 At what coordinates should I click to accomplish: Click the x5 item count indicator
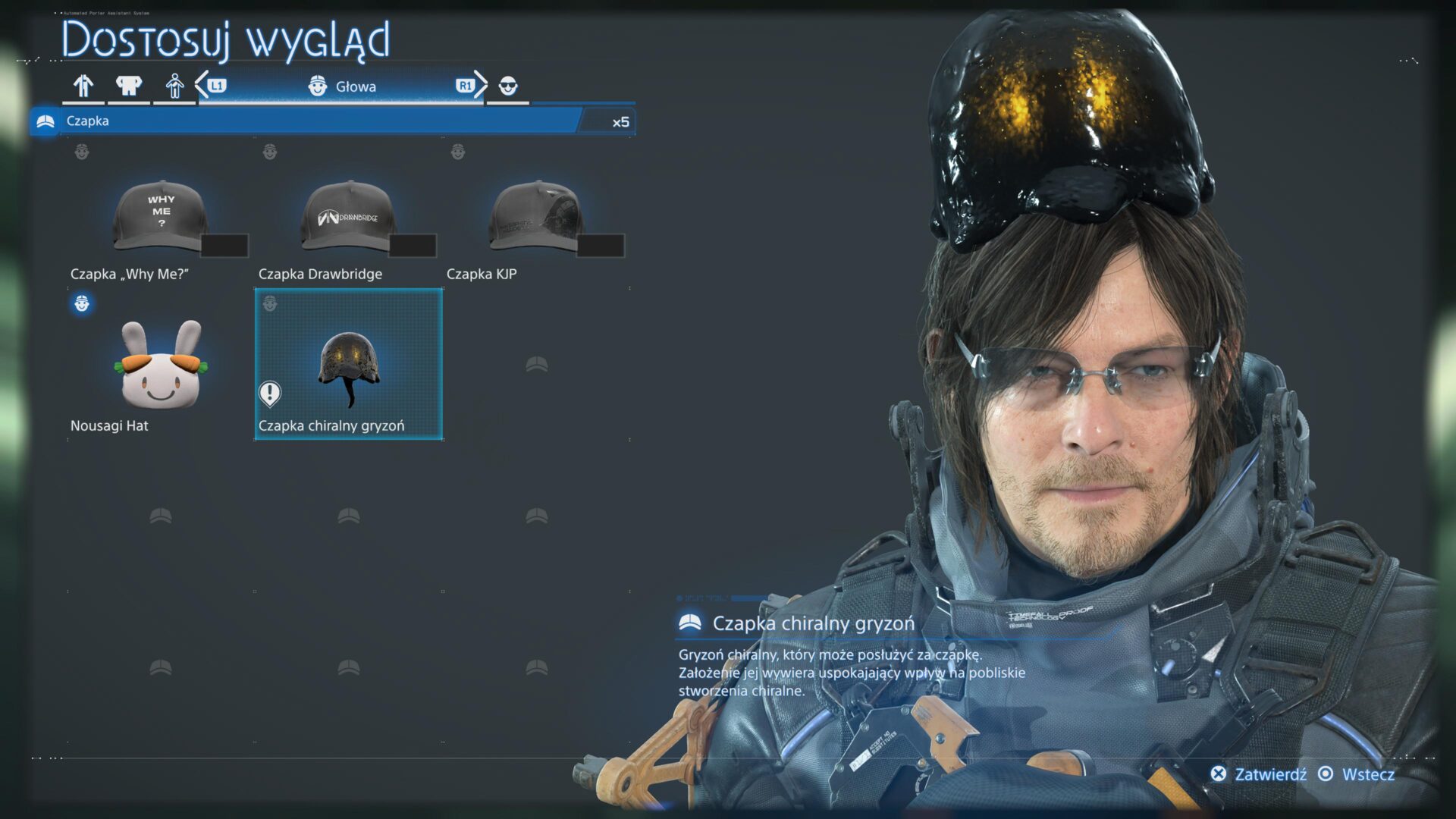(620, 121)
